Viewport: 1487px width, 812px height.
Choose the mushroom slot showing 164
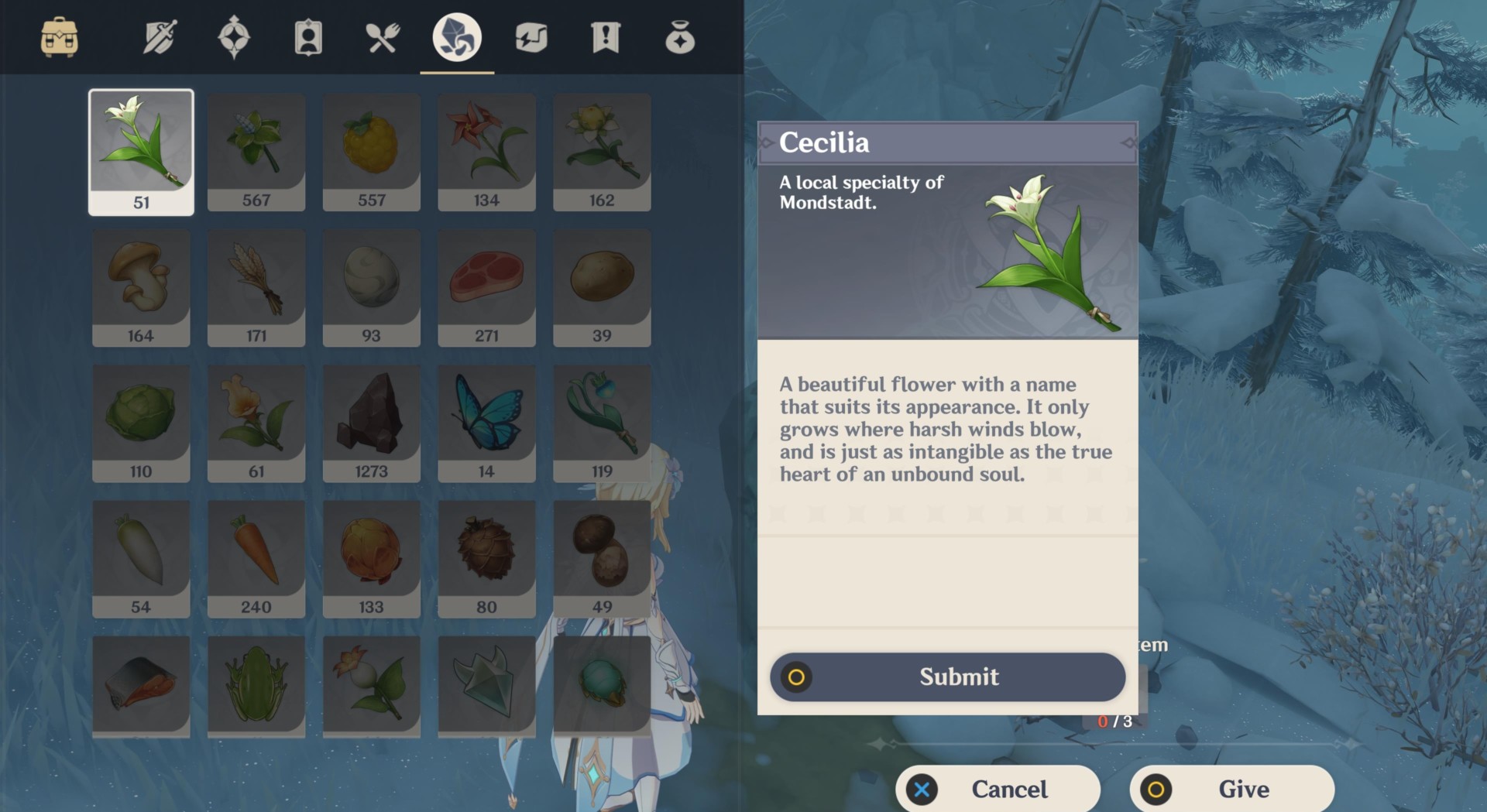click(141, 288)
